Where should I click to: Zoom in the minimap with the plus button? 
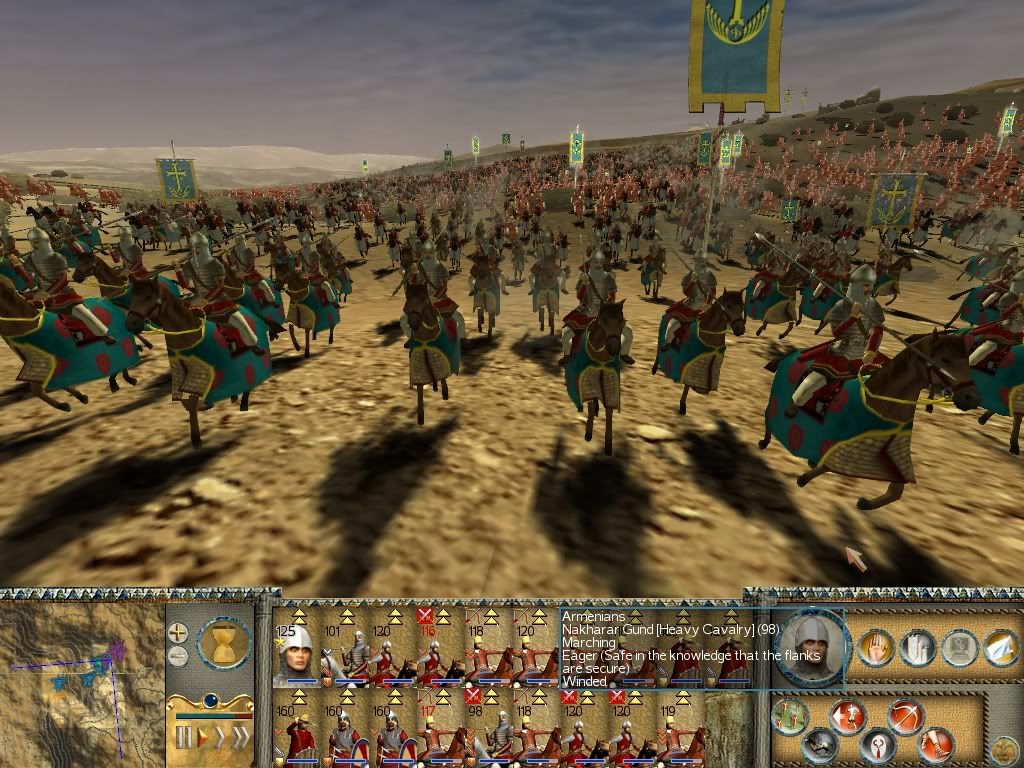(178, 633)
